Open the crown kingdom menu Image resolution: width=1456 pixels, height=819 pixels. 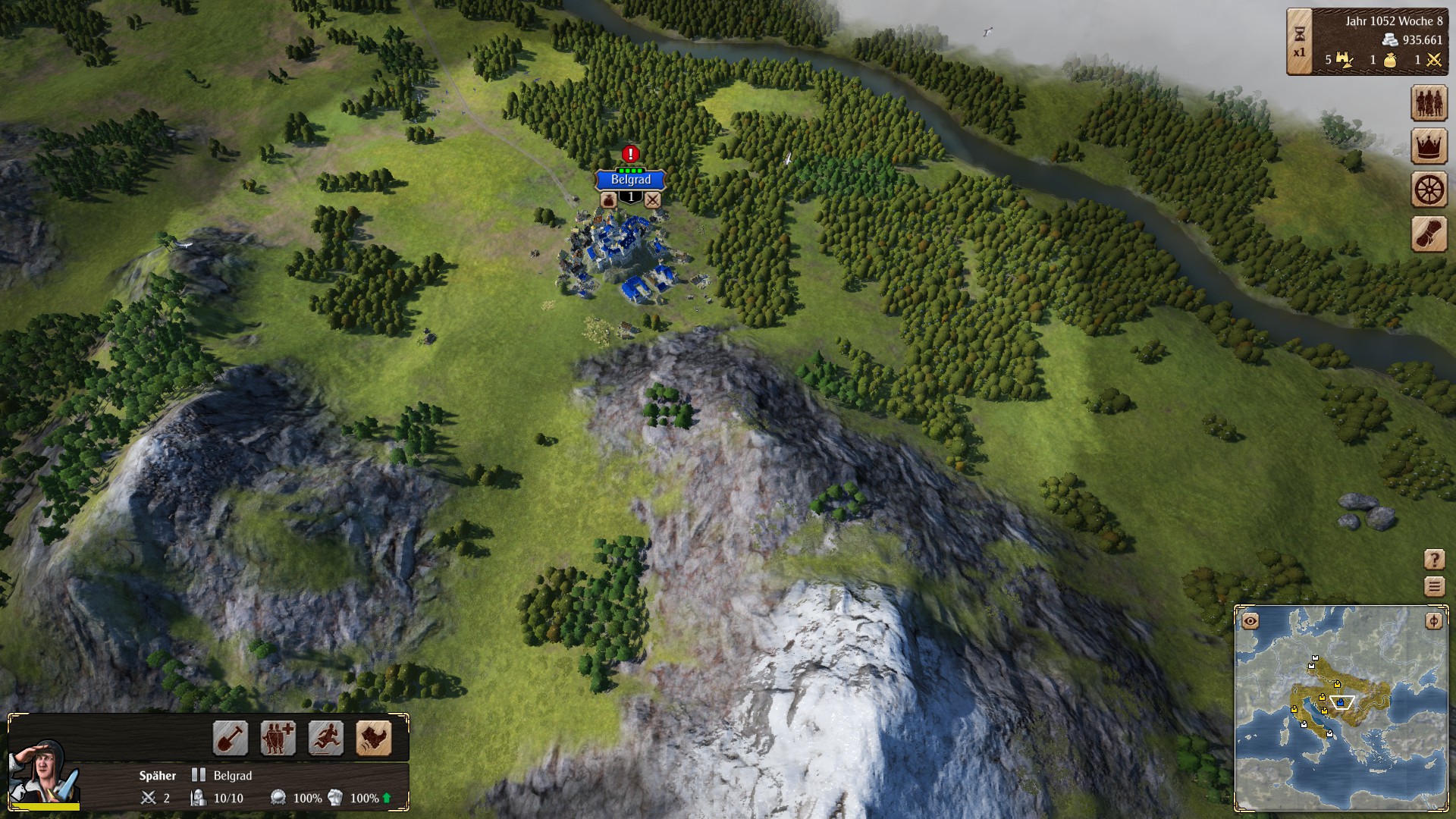[x=1429, y=146]
